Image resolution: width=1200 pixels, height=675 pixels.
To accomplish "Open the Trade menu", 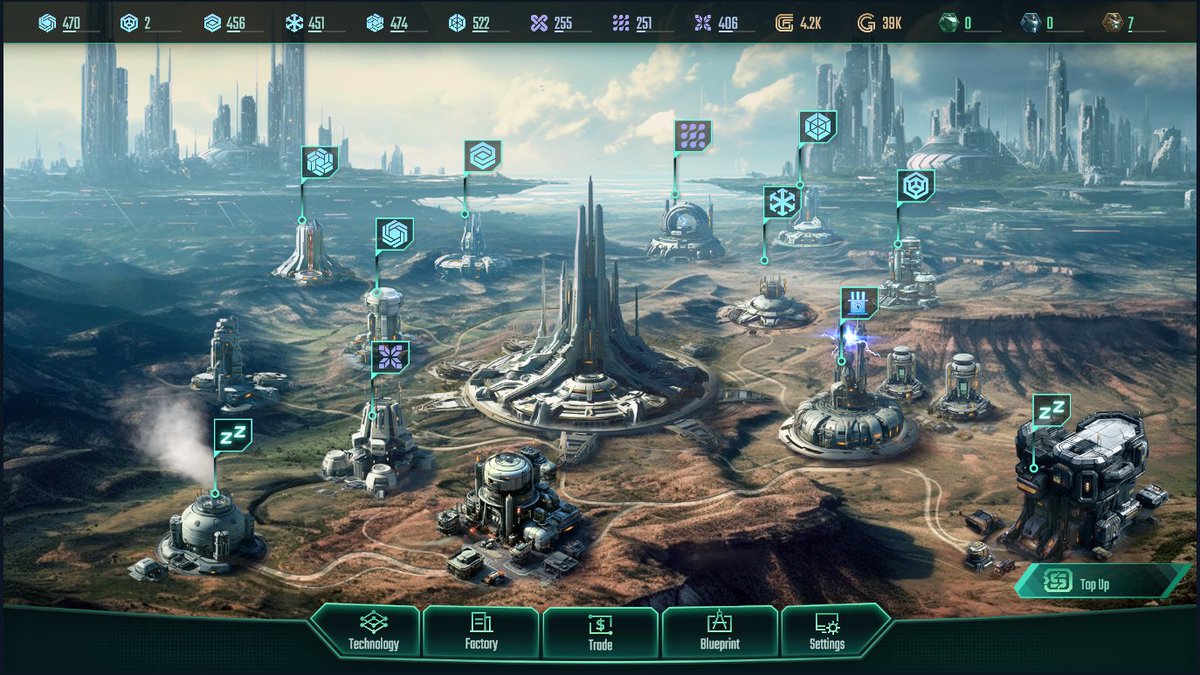I will [x=600, y=632].
